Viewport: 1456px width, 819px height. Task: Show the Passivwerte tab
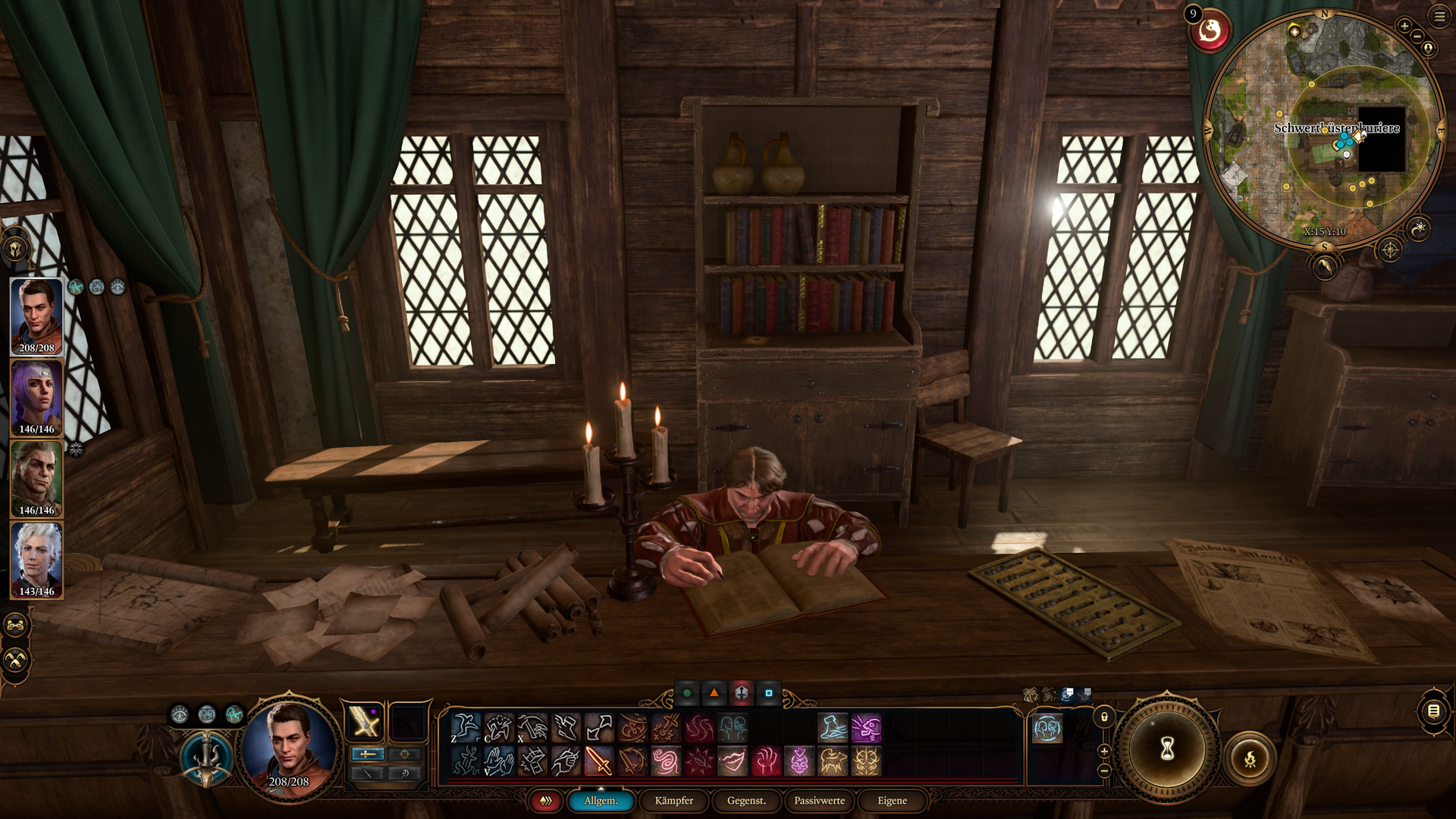(x=819, y=801)
